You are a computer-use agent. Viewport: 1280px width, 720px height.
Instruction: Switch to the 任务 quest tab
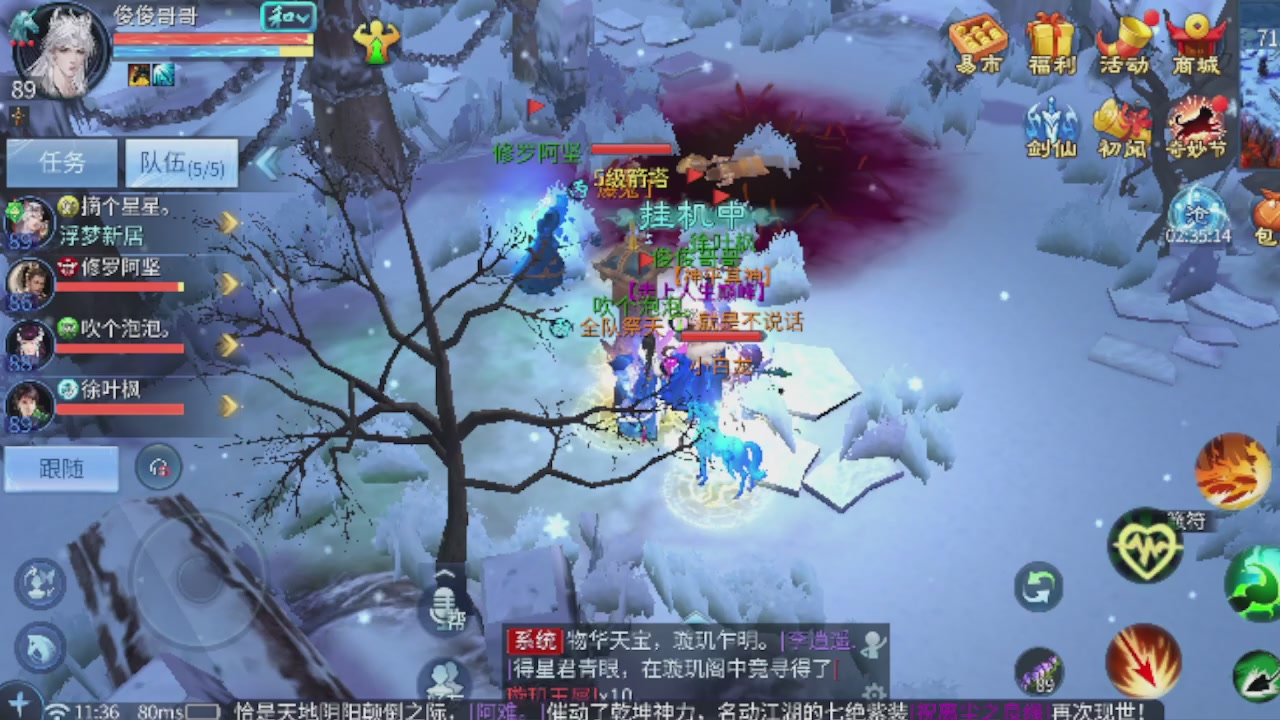coord(60,162)
